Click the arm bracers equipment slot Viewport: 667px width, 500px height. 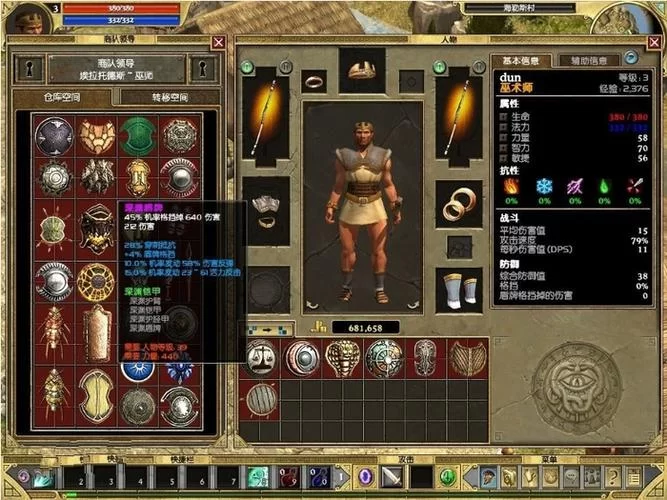pyautogui.click(x=265, y=206)
